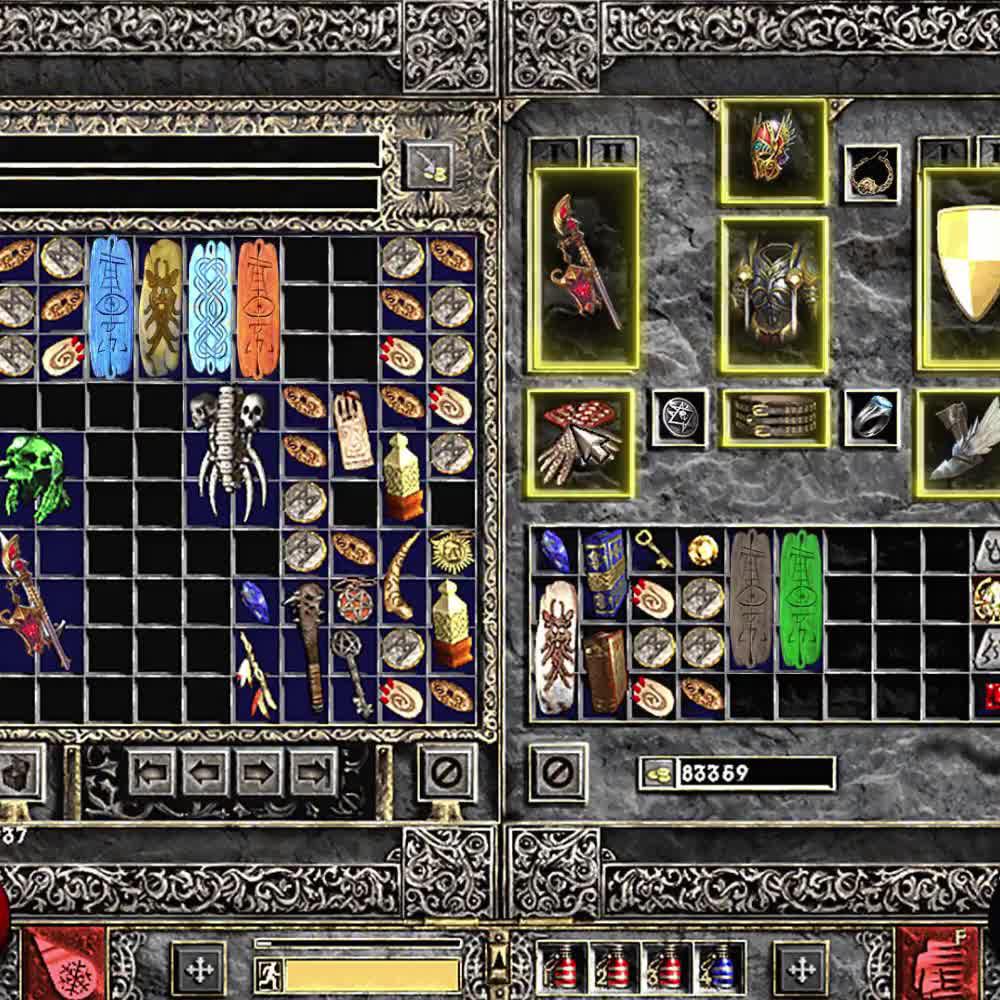Open the stash gold withdraw button
Screen dimensions: 1000x1000
coord(427,164)
